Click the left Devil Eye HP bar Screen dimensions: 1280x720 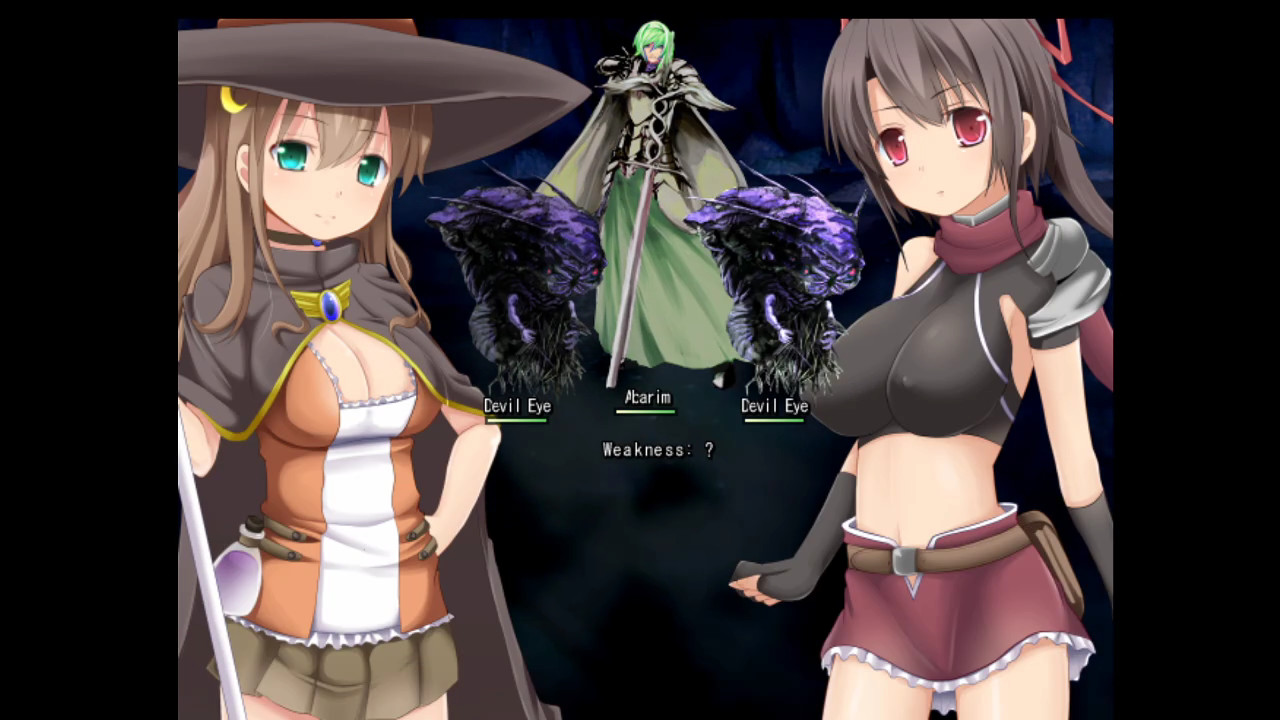click(x=517, y=422)
